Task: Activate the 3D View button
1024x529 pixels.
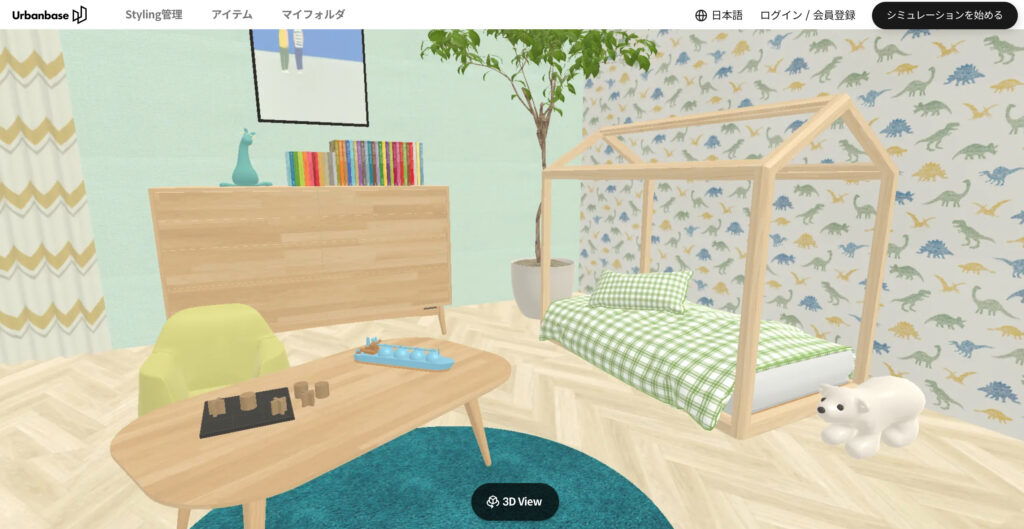Action: coord(515,501)
